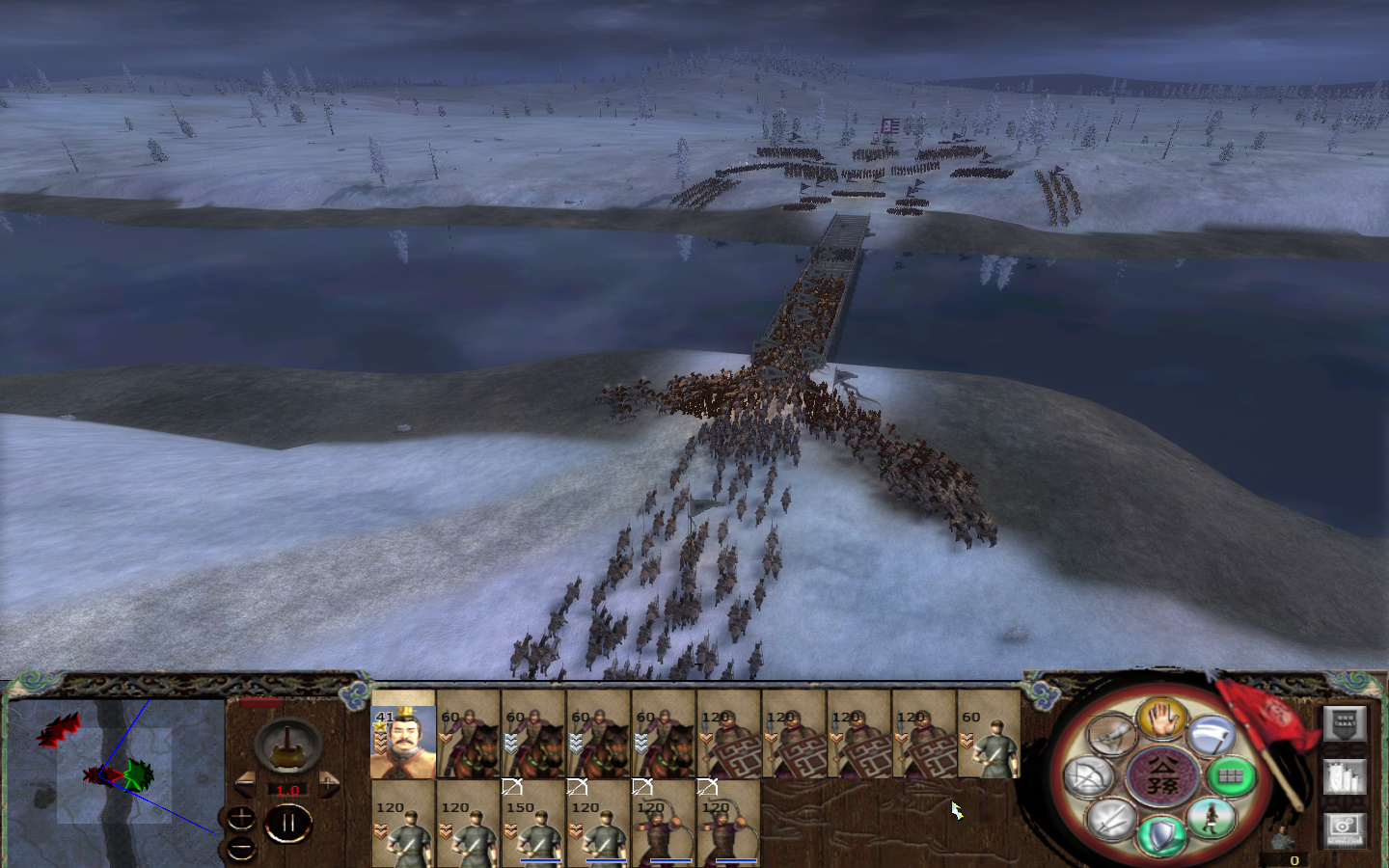Image resolution: width=1389 pixels, height=868 pixels.
Task: Select the general's unit card
Action: [403, 743]
